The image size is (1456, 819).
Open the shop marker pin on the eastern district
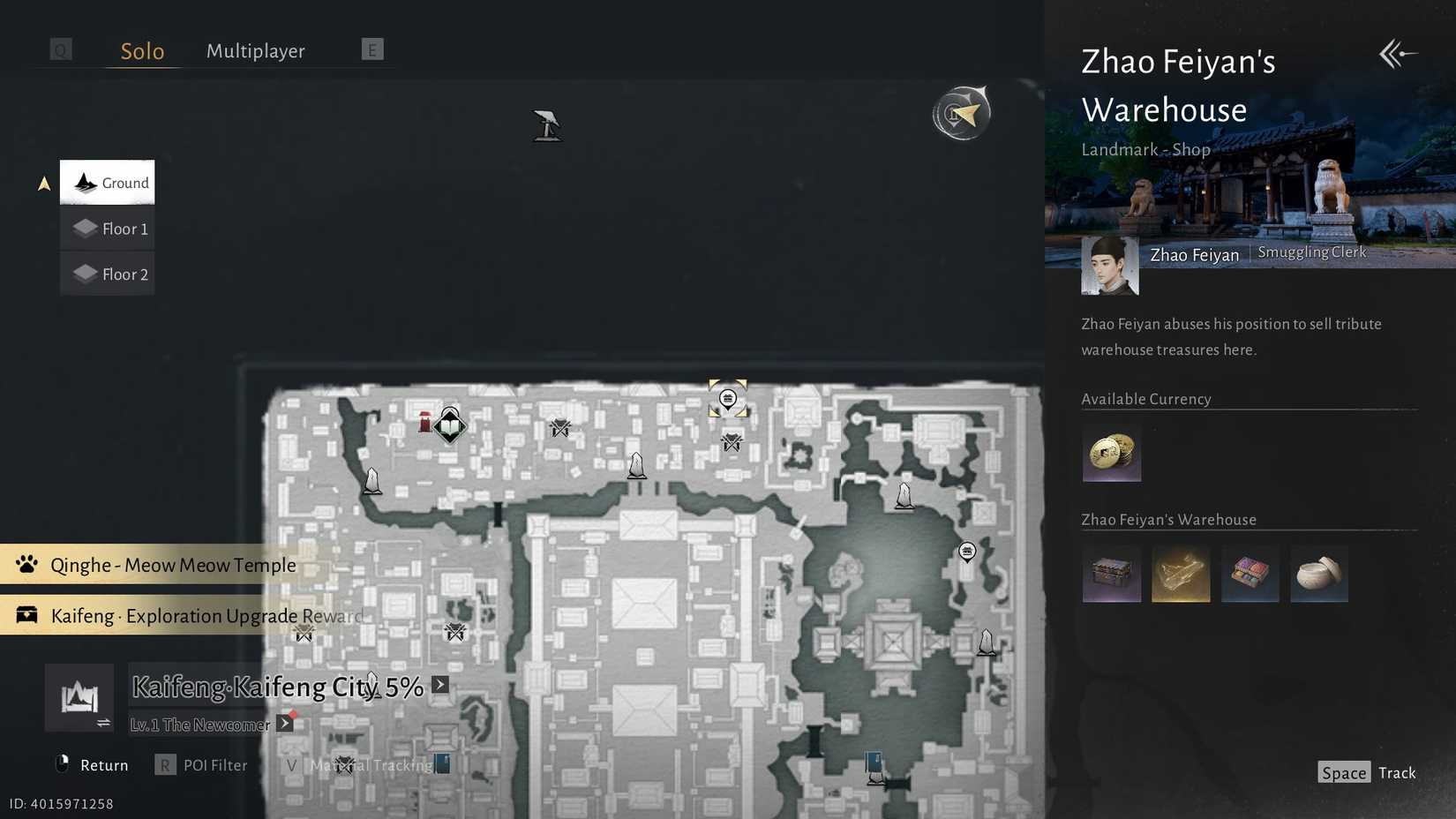point(967,552)
